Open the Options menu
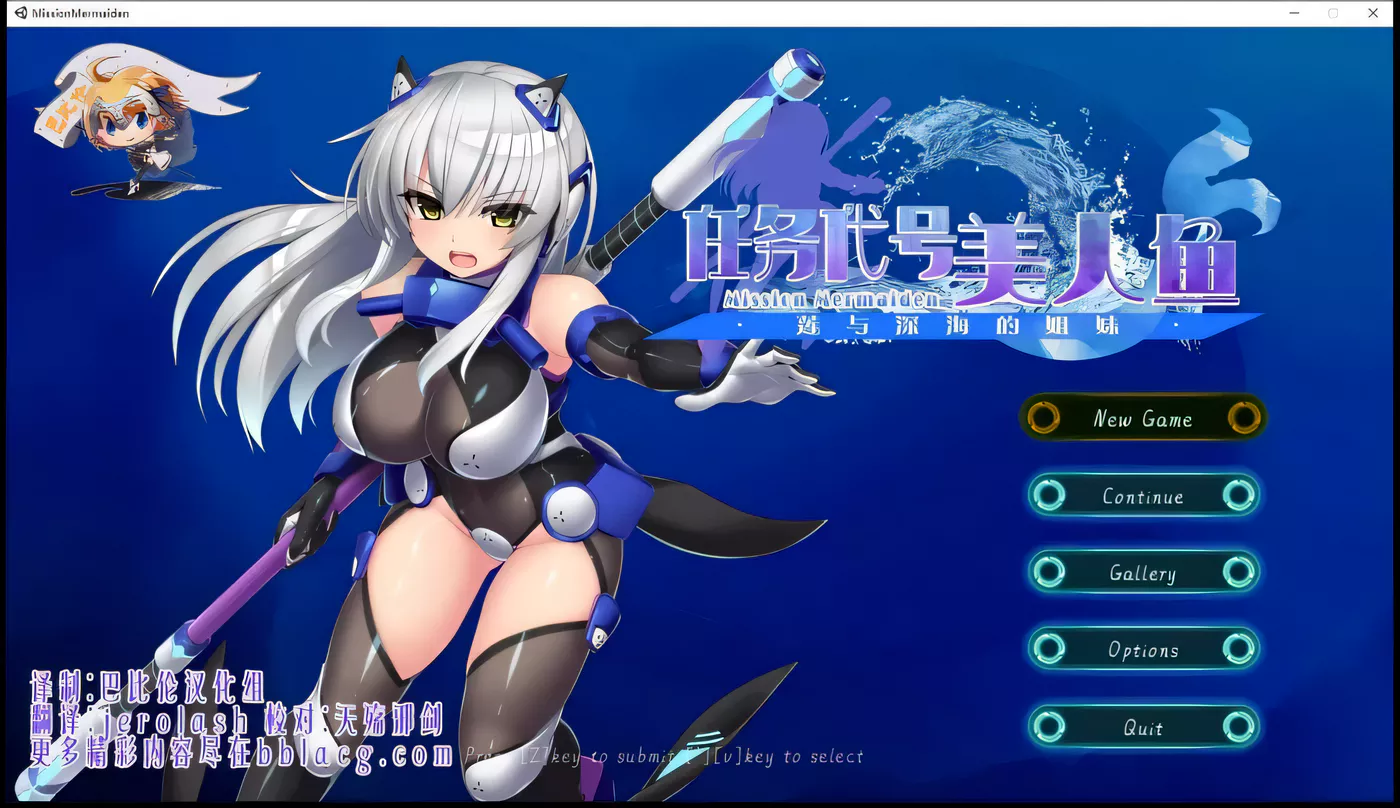The image size is (1400, 808). [x=1143, y=649]
